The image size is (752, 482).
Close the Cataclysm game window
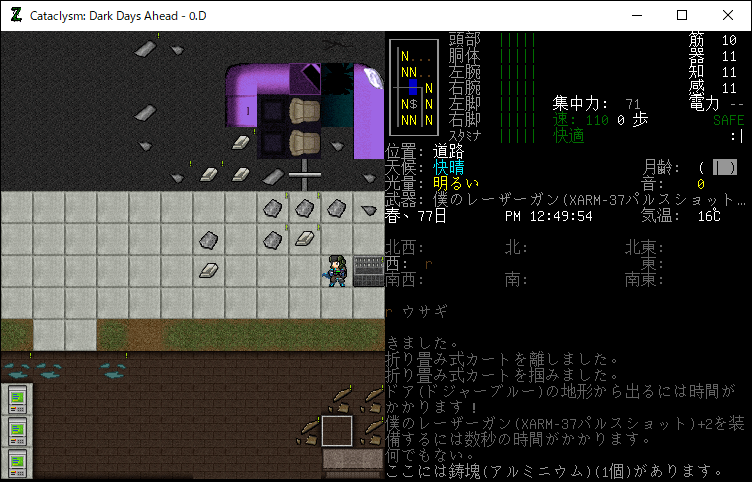click(728, 15)
